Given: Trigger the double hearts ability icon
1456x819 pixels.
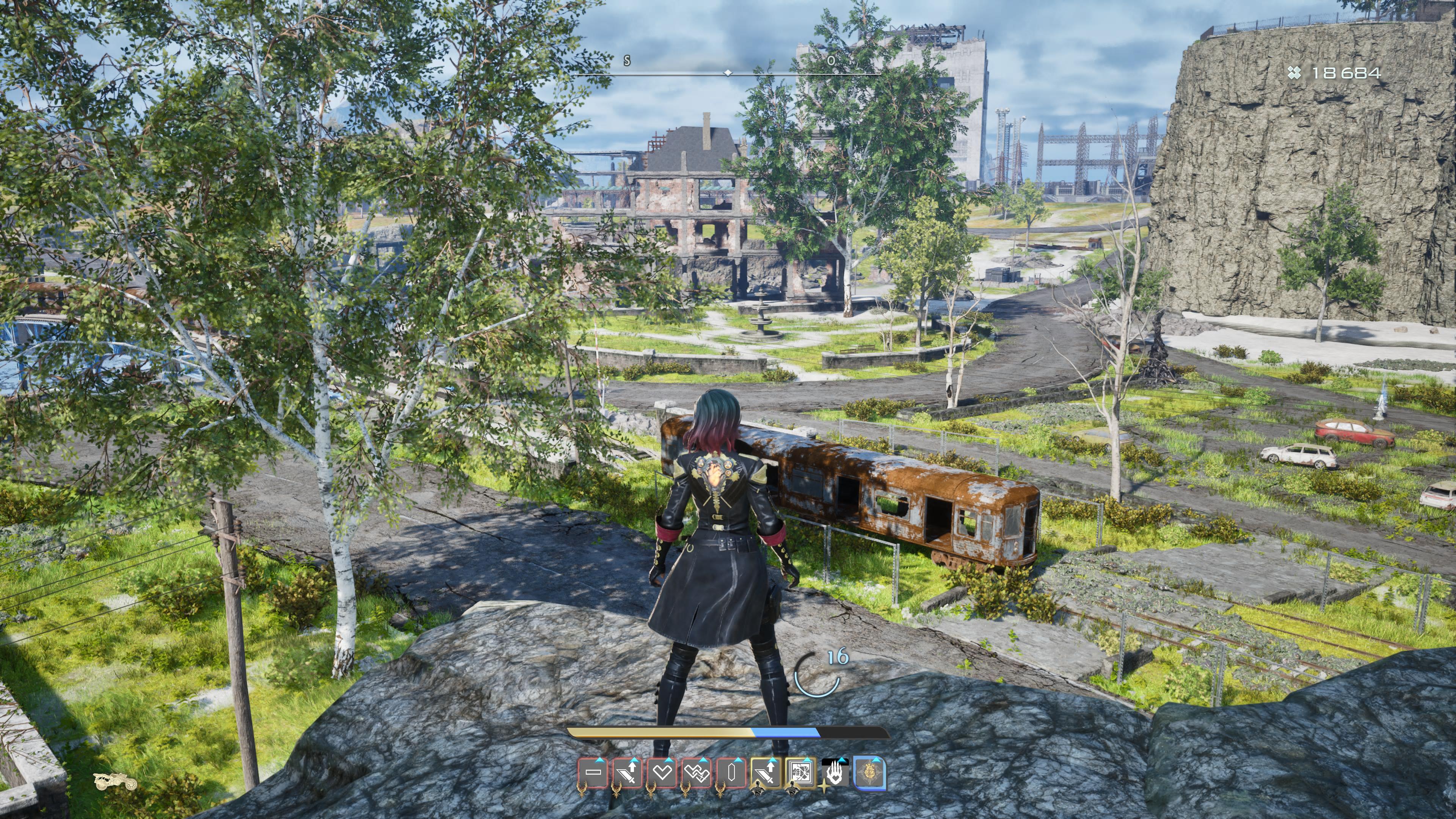Looking at the screenshot, I should pos(697,772).
